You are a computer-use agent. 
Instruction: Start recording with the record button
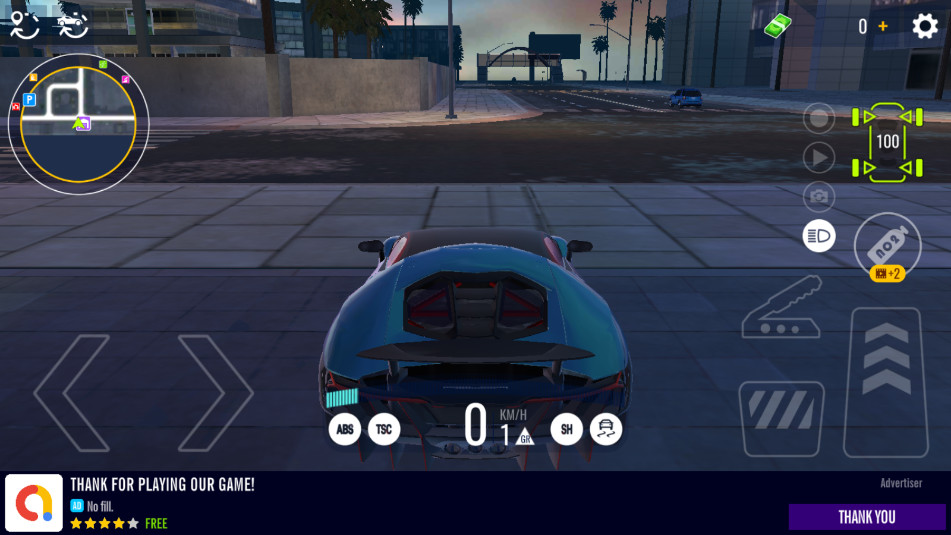tap(819, 119)
